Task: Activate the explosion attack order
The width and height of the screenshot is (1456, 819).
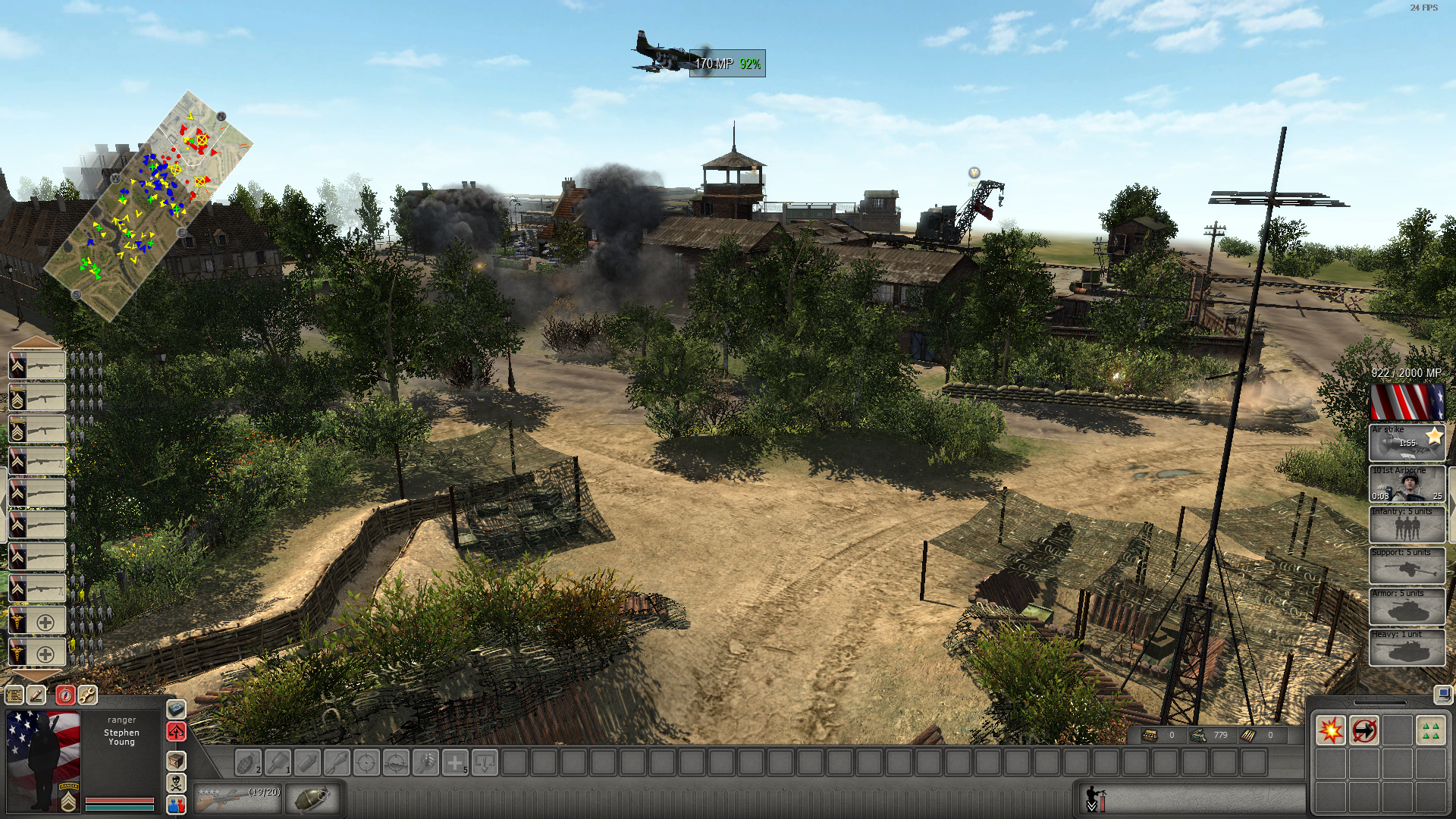Action: pyautogui.click(x=1330, y=731)
